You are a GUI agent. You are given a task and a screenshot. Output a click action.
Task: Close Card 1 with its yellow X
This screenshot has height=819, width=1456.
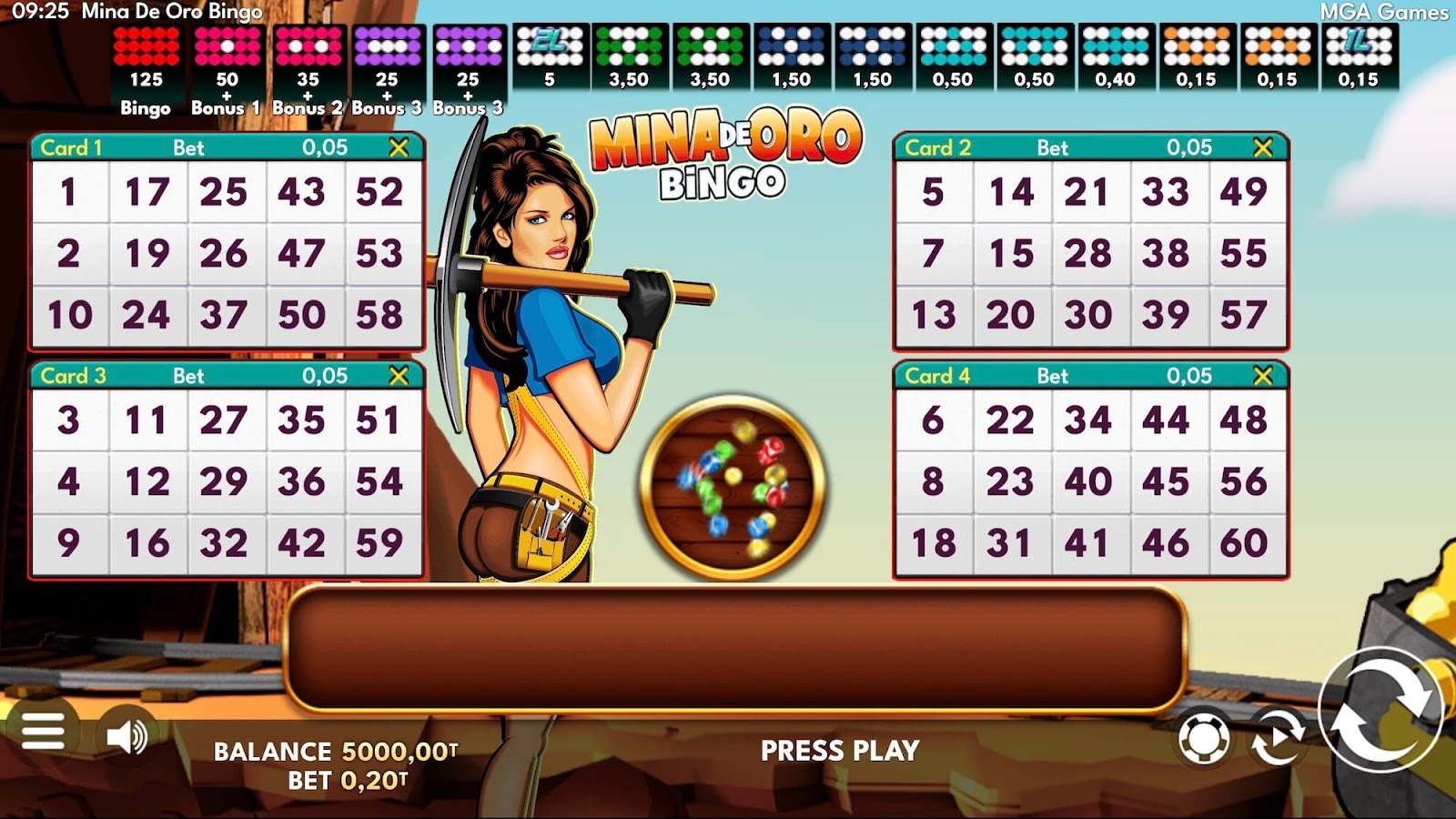[x=397, y=146]
